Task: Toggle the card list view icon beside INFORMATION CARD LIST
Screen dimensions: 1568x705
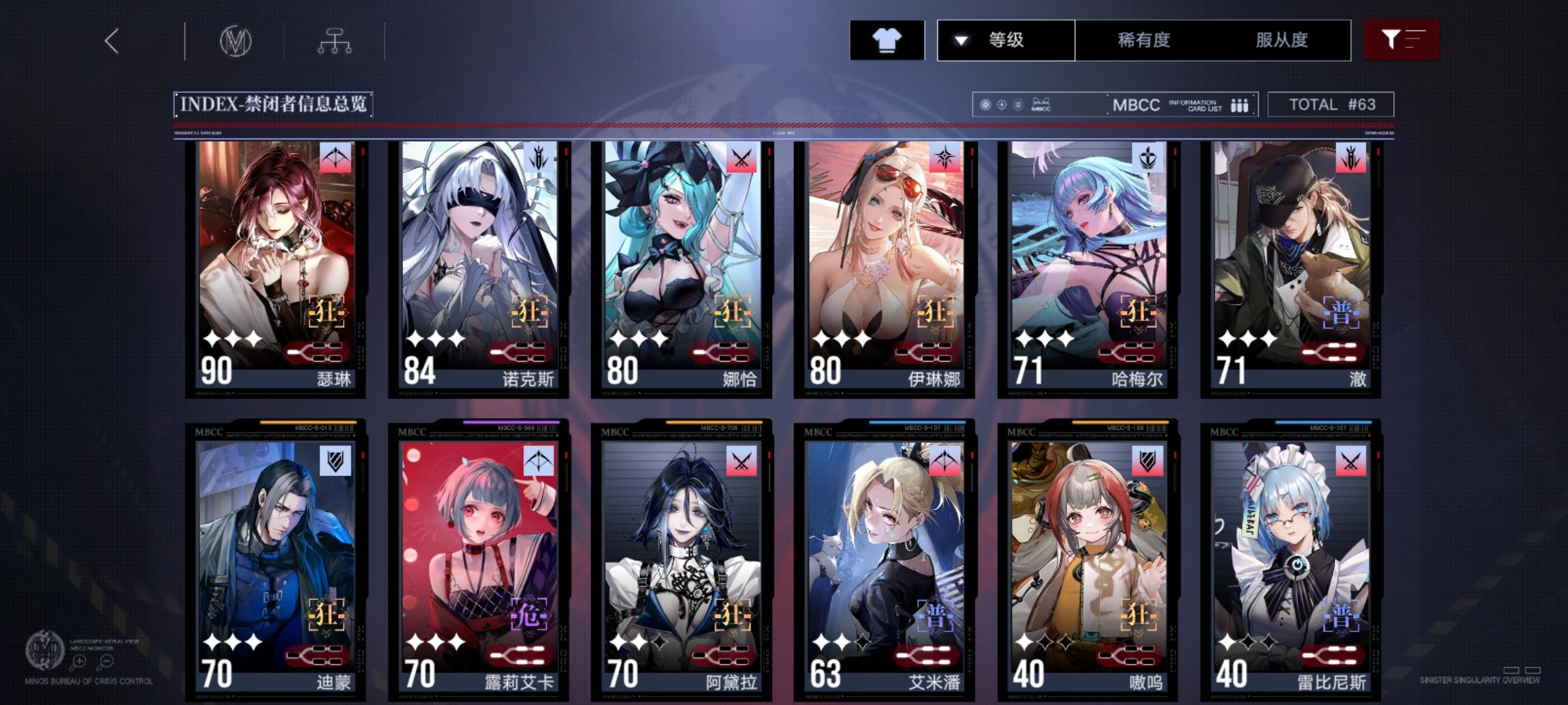Action: 1238,104
